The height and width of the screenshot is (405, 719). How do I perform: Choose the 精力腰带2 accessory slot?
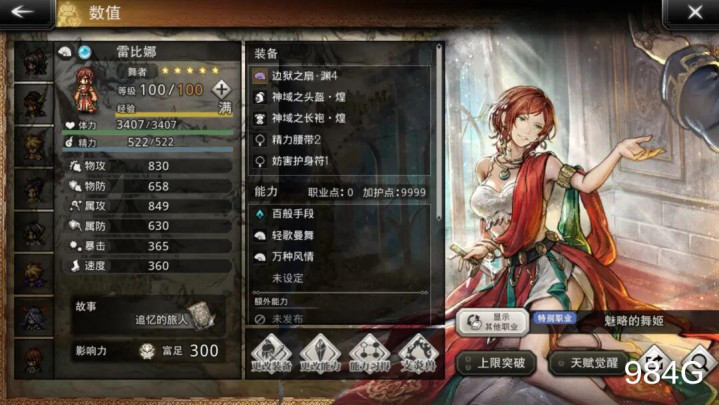[x=338, y=139]
